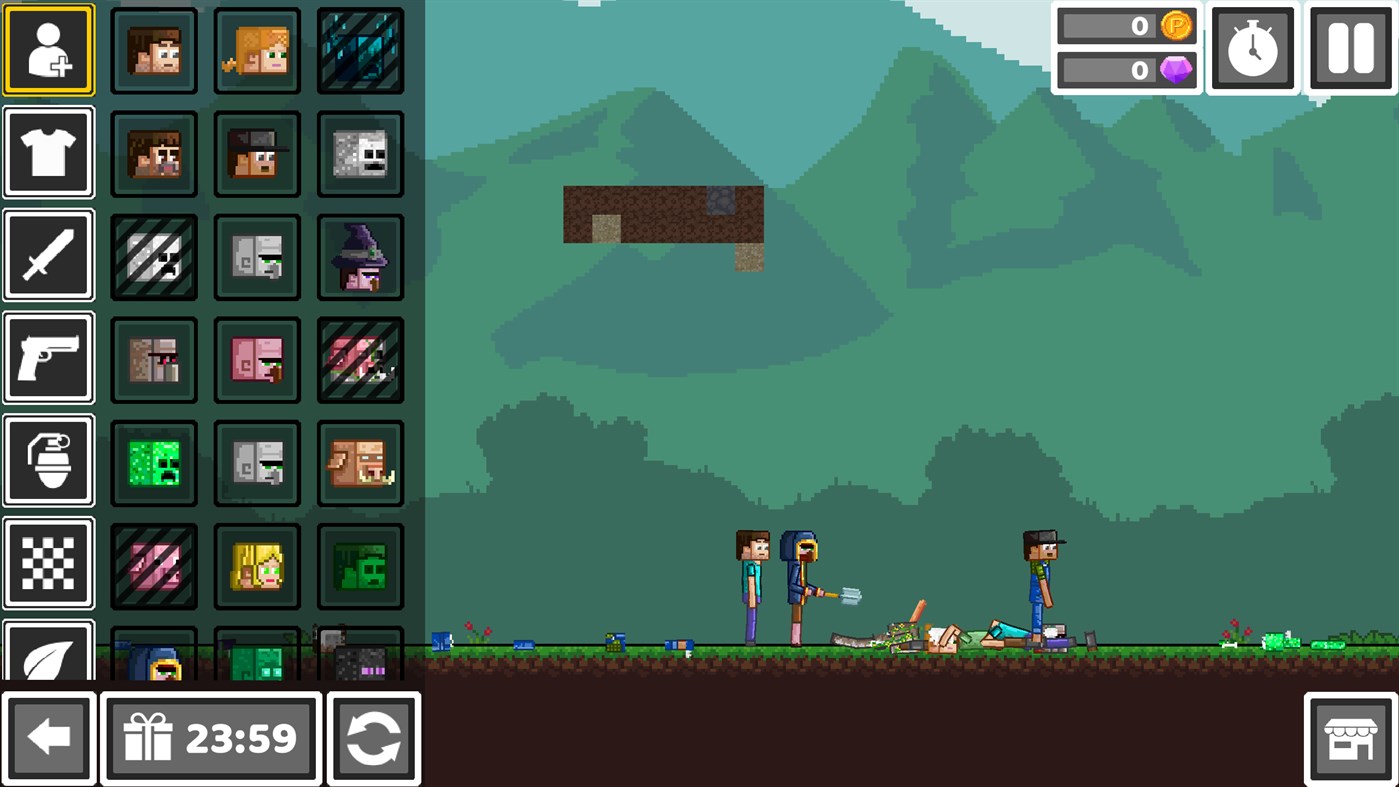The width and height of the screenshot is (1399, 787).
Task: Select the green creeper thumbnail
Action: click(153, 462)
